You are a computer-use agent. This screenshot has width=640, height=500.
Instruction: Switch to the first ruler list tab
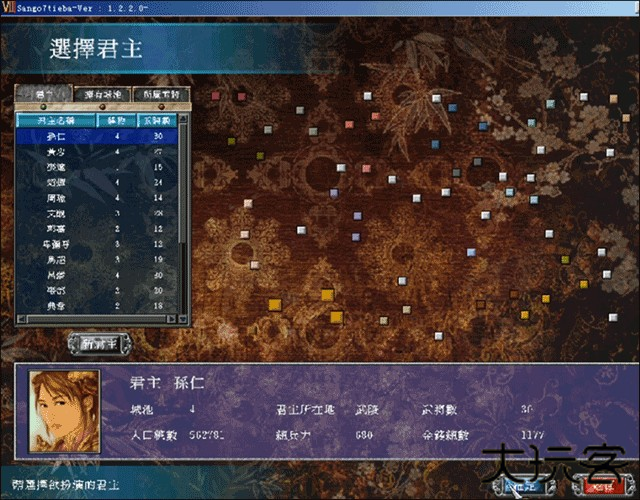[44, 94]
